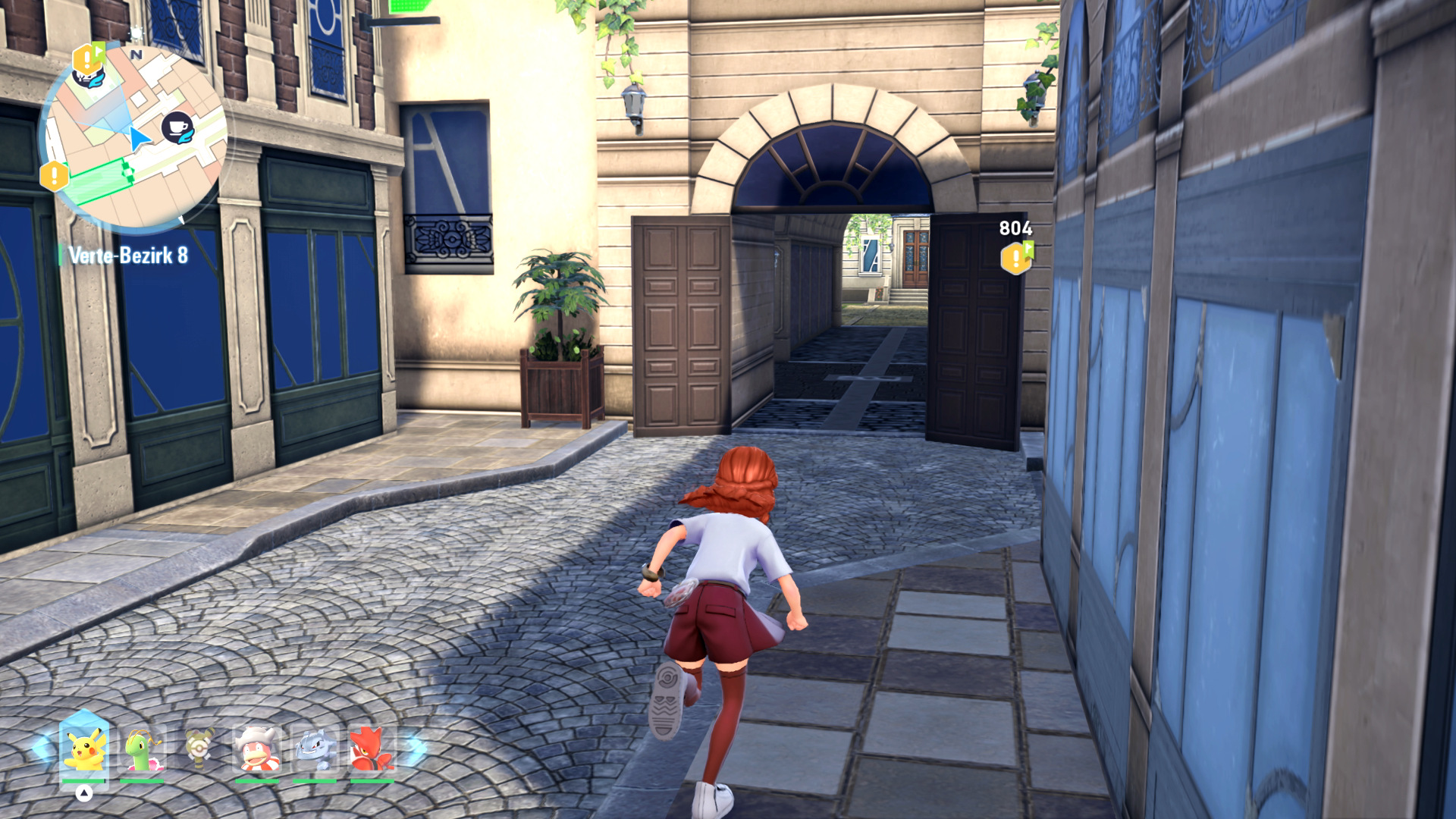Choose the green Meganium party slot
Screen dimensions: 1456x819
(143, 749)
